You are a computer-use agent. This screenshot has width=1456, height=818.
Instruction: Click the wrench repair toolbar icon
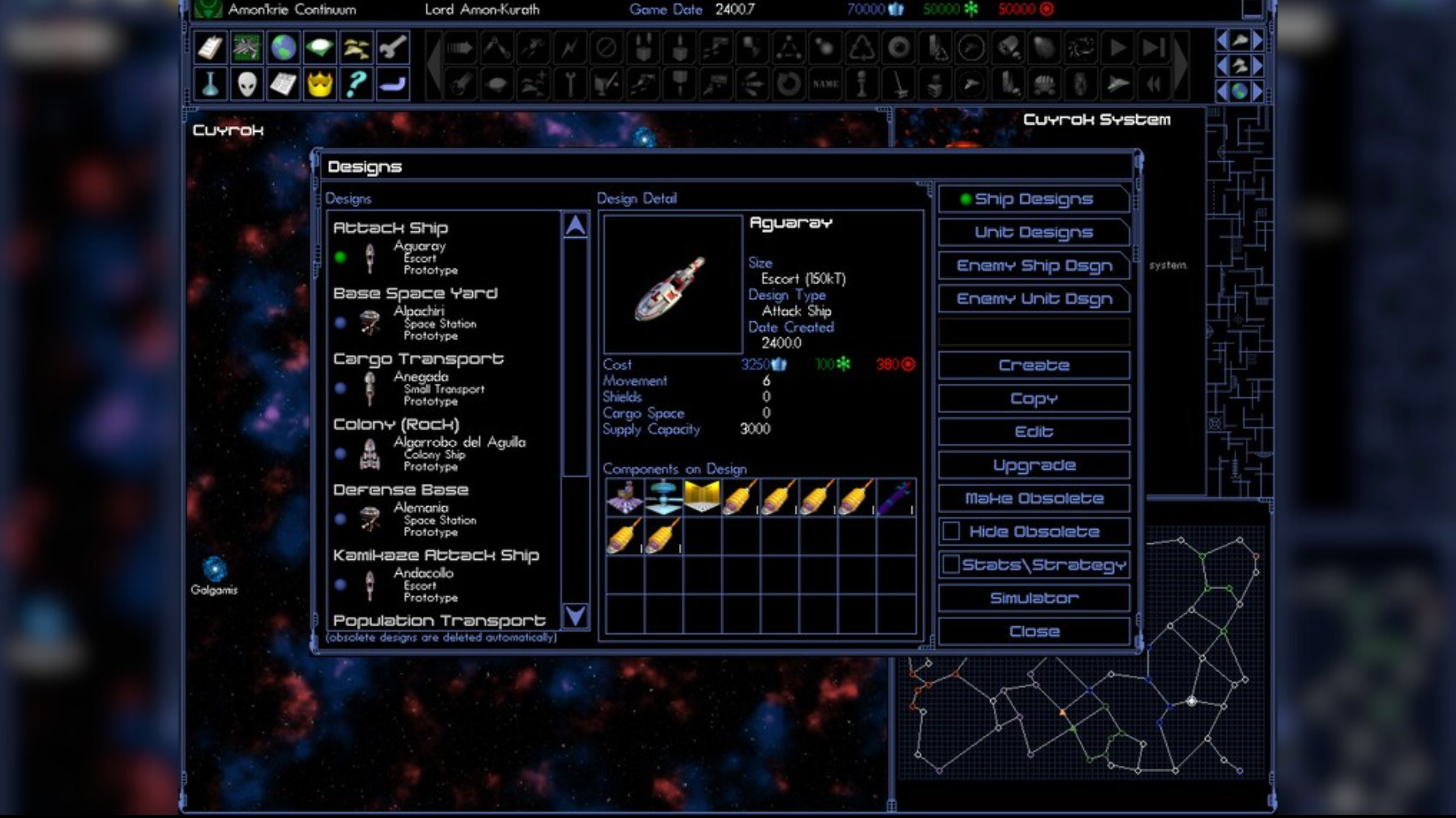click(393, 47)
